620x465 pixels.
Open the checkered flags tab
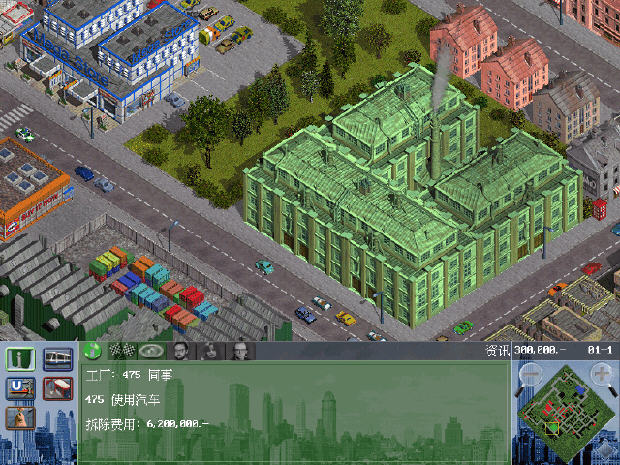(122, 351)
